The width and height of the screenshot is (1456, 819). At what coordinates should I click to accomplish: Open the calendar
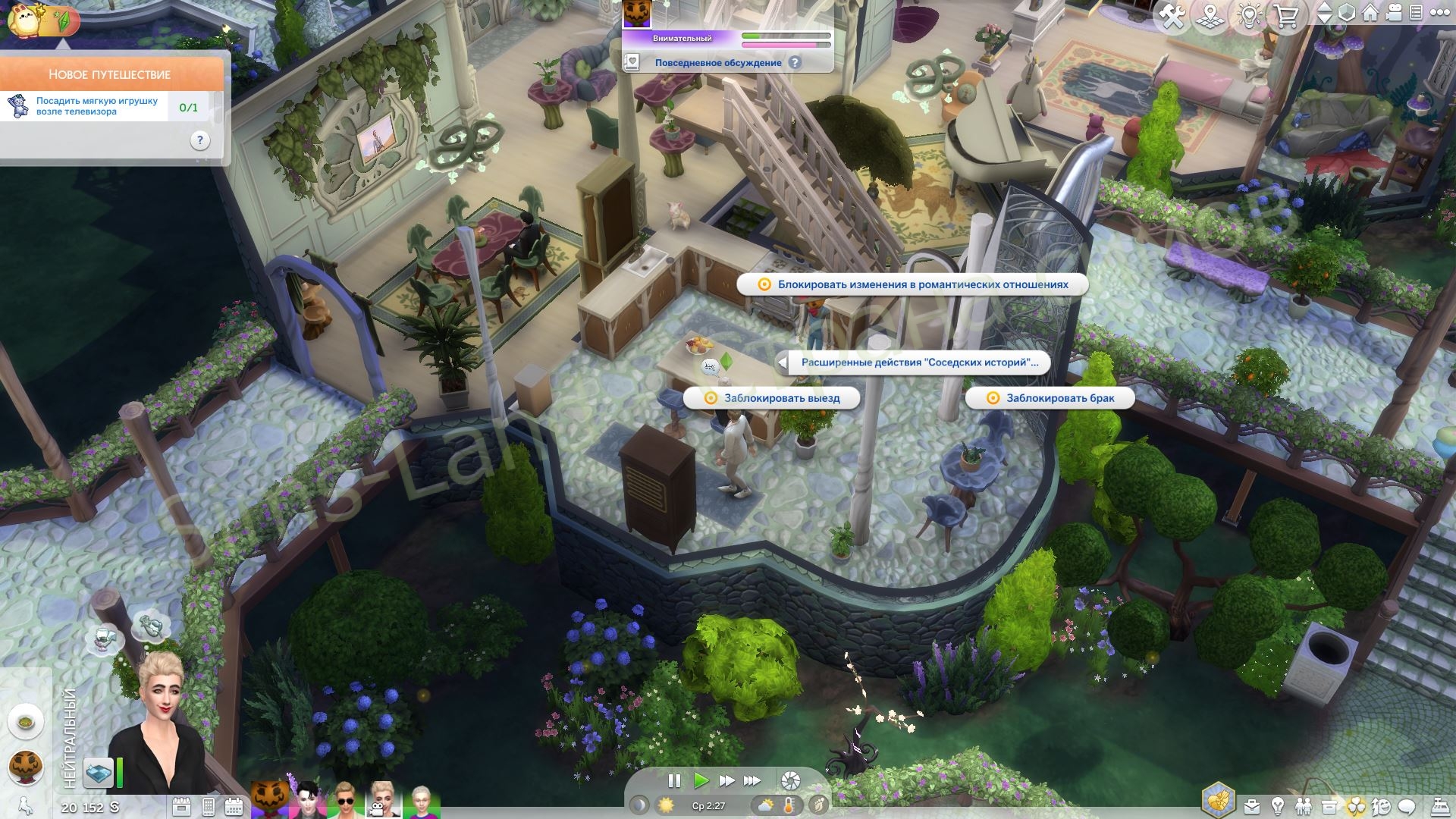coord(234,807)
